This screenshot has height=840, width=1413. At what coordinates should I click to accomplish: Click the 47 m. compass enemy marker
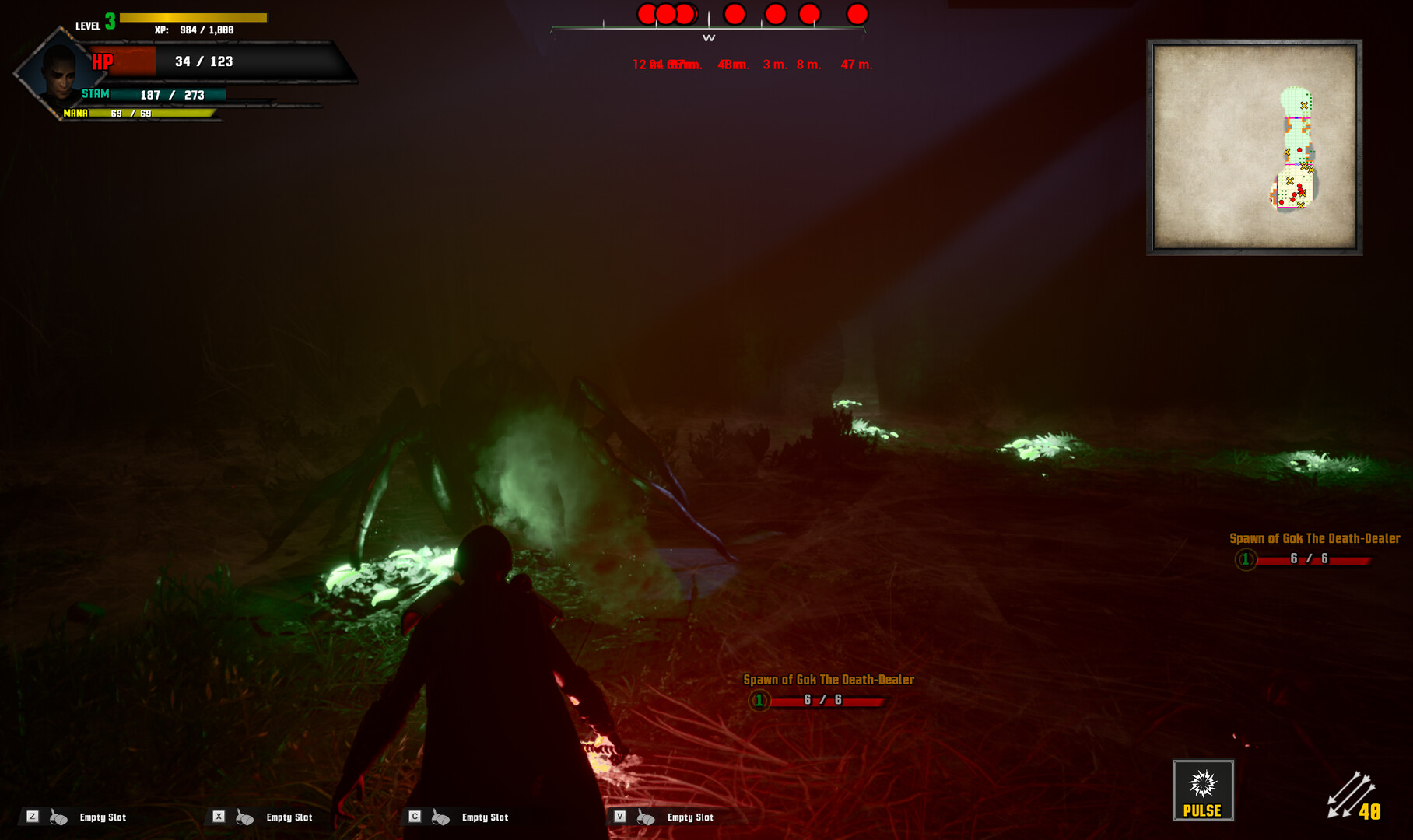pos(857,14)
